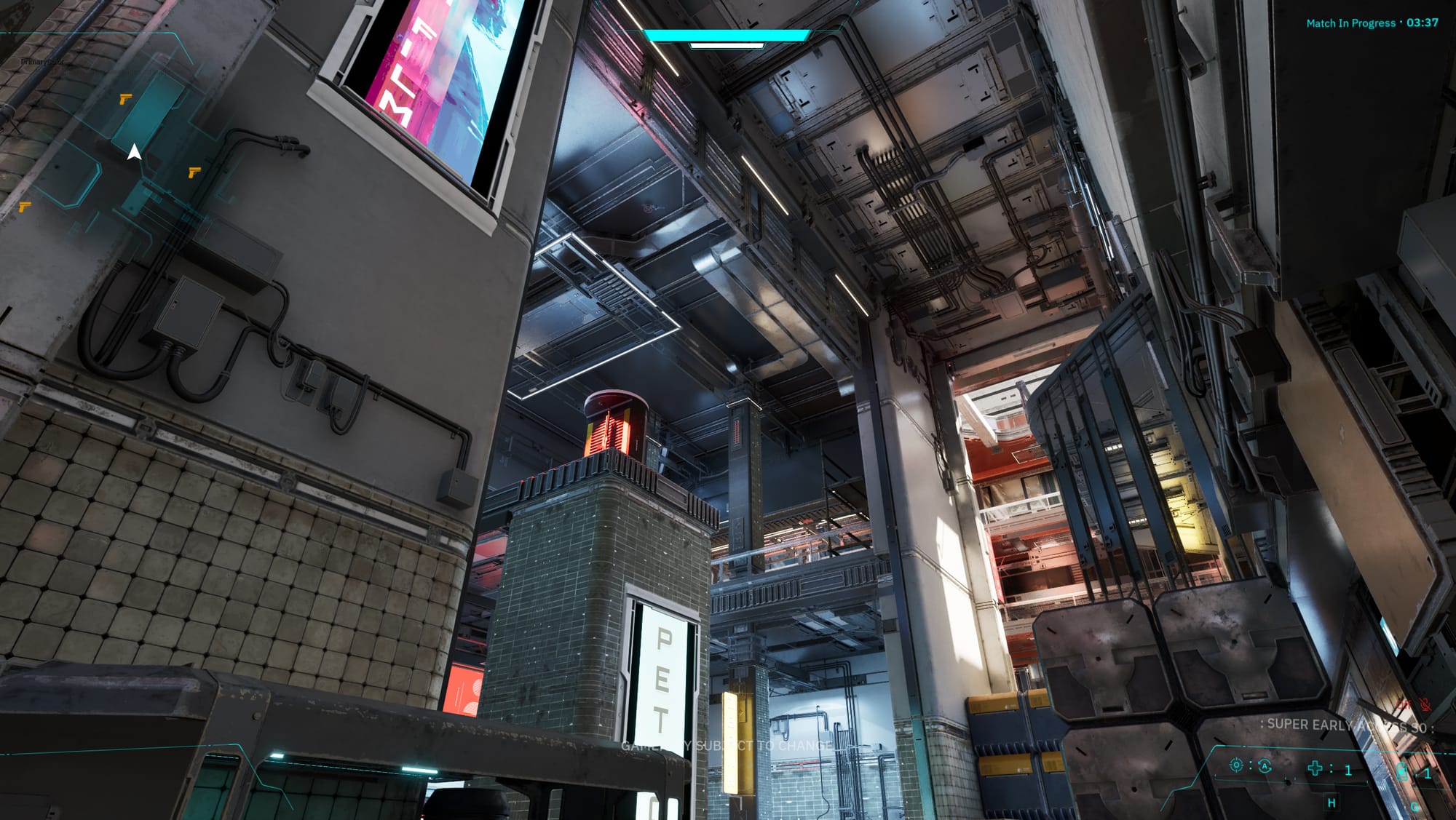Click the crosshair targeting icon
Viewport: 1456px width, 820px height.
tap(1235, 765)
